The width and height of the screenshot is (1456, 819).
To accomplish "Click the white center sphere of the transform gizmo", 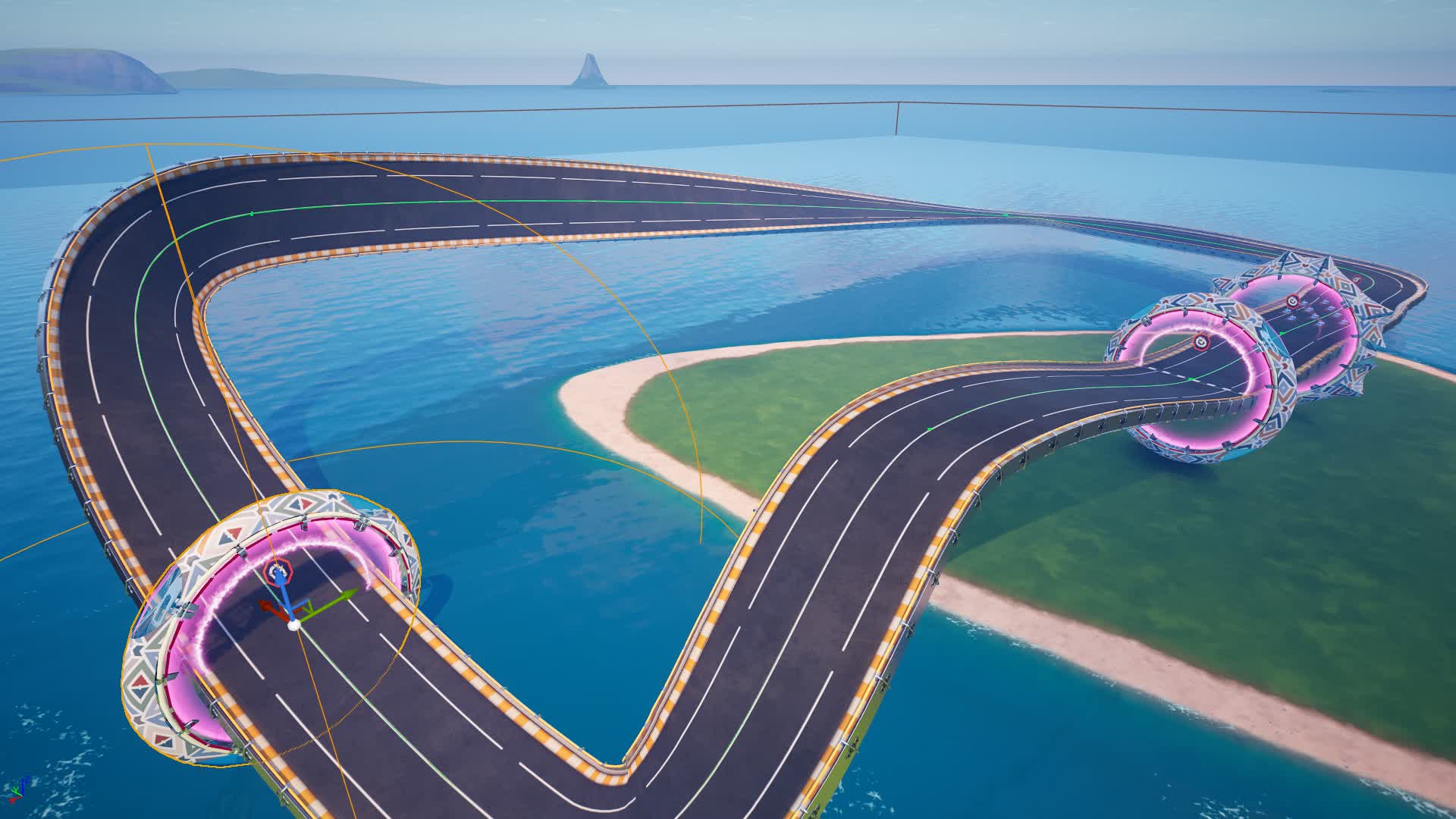I will [293, 624].
